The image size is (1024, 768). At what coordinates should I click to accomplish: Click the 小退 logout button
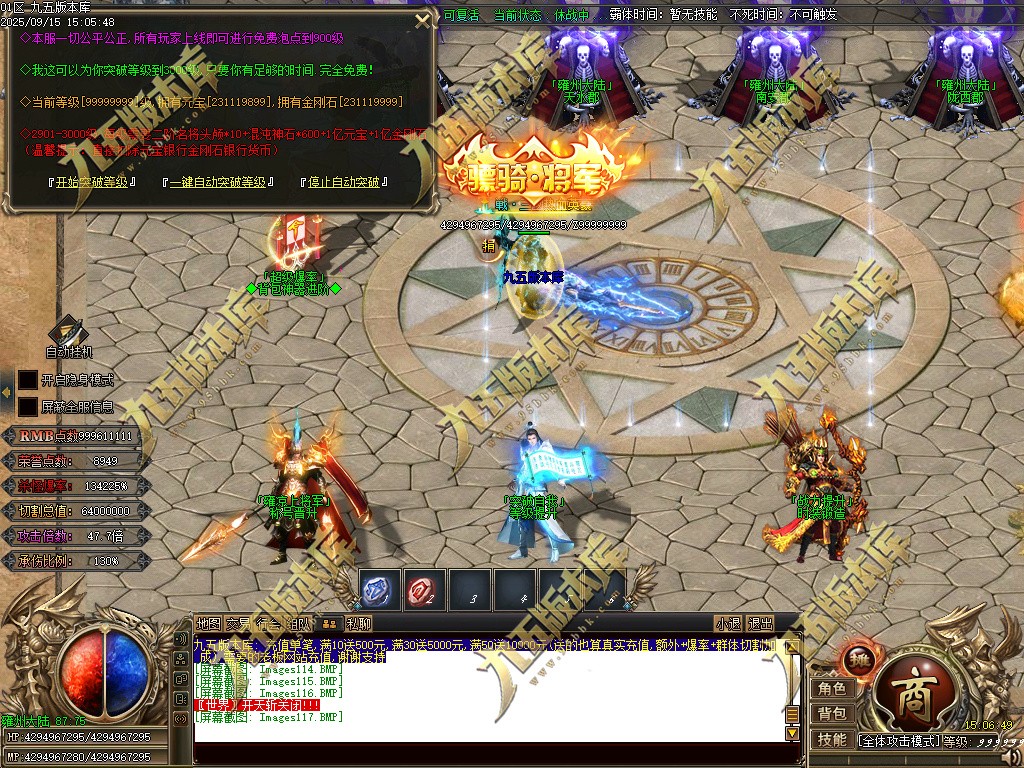tap(728, 624)
